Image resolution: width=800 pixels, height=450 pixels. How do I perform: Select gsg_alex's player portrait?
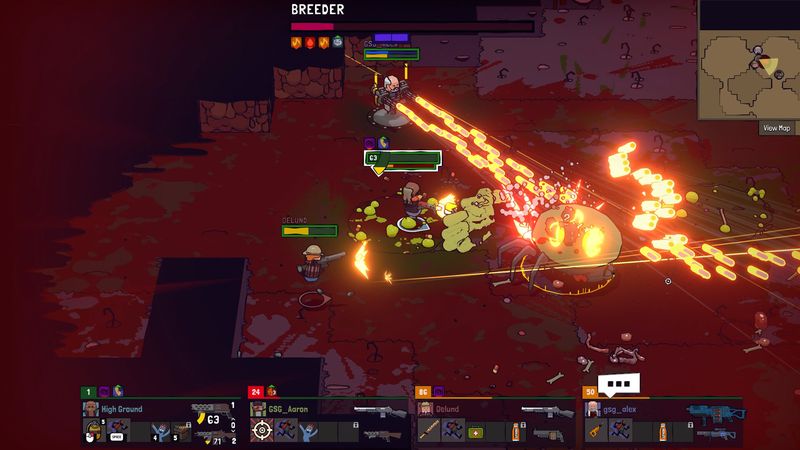tap(593, 409)
